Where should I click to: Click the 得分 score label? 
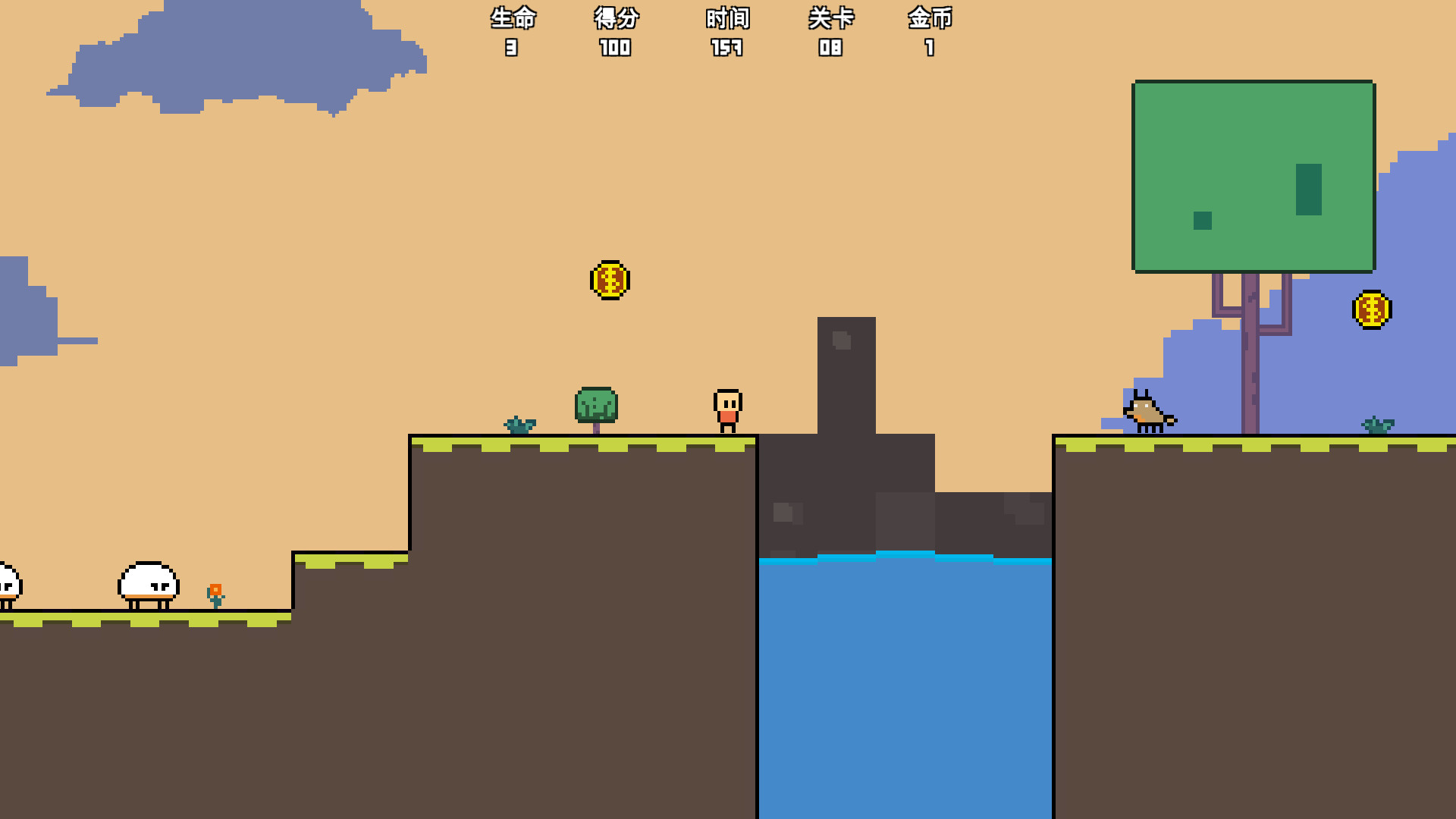tap(615, 19)
